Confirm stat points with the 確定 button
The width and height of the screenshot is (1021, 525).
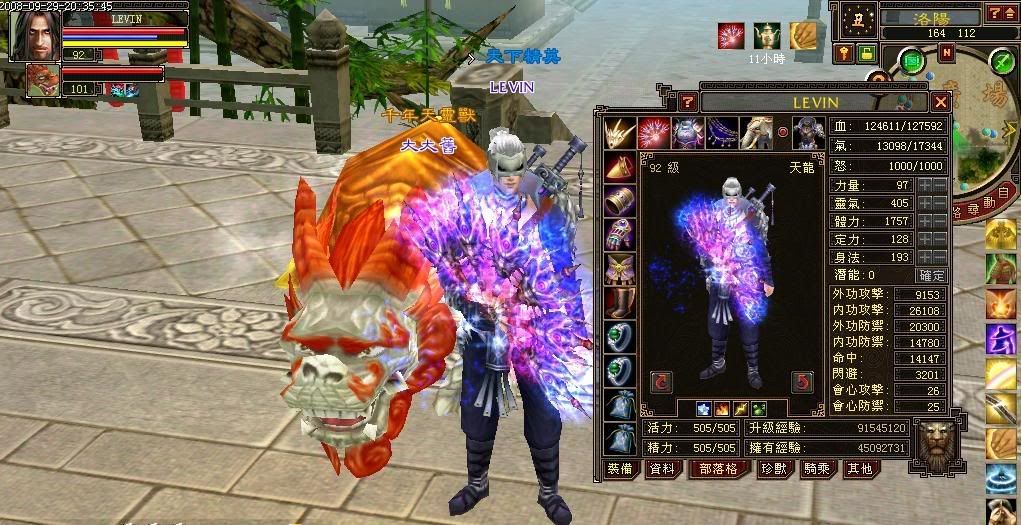pyautogui.click(x=930, y=275)
